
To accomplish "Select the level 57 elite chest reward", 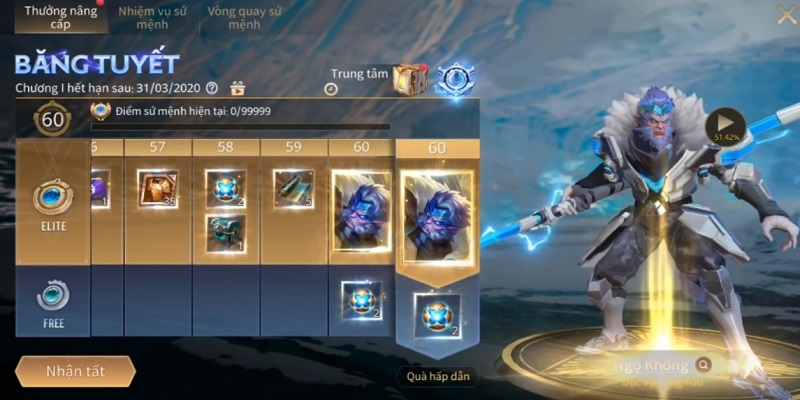I will point(158,190).
